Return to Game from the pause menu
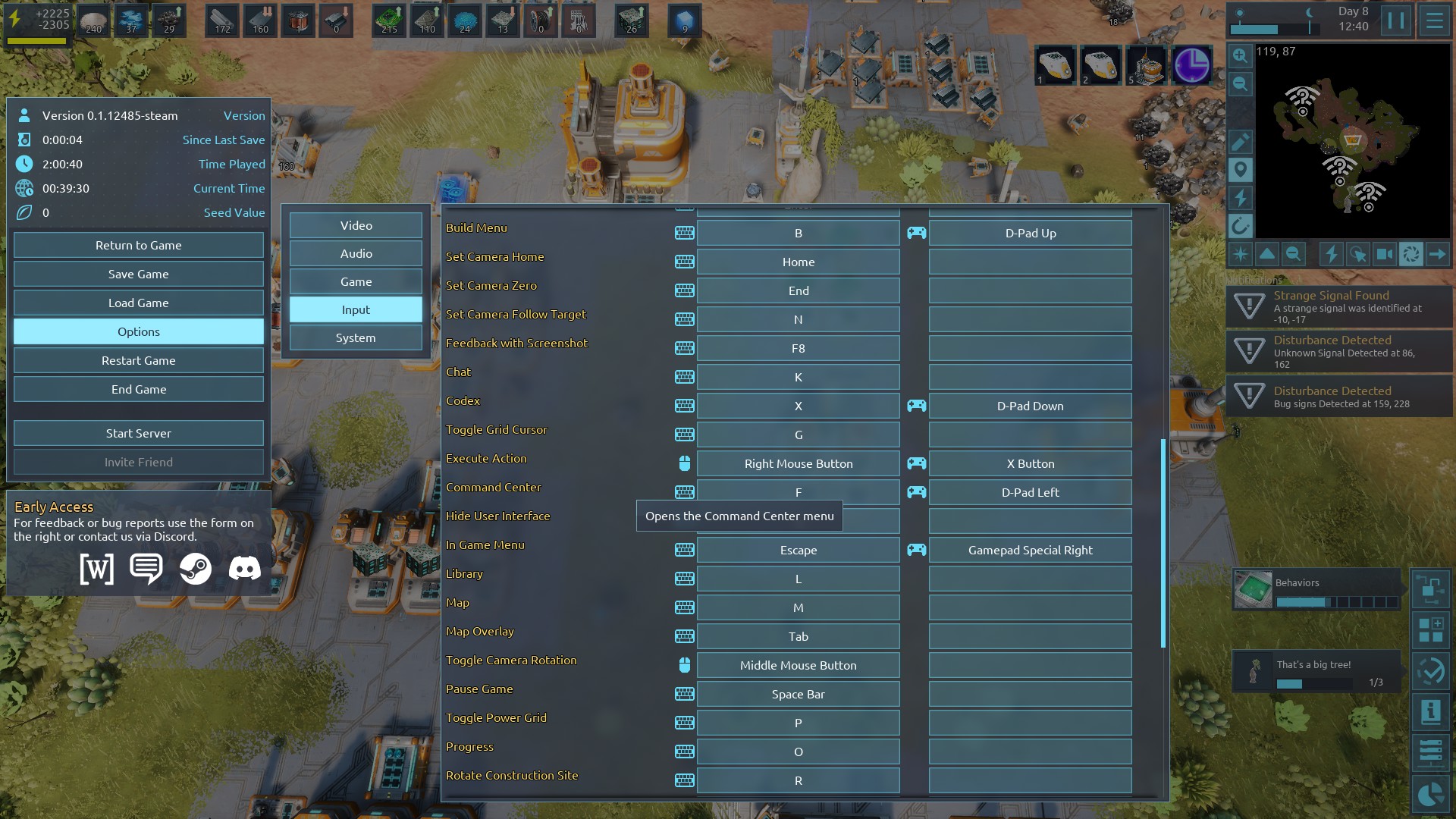This screenshot has width=1456, height=819. 138,246
